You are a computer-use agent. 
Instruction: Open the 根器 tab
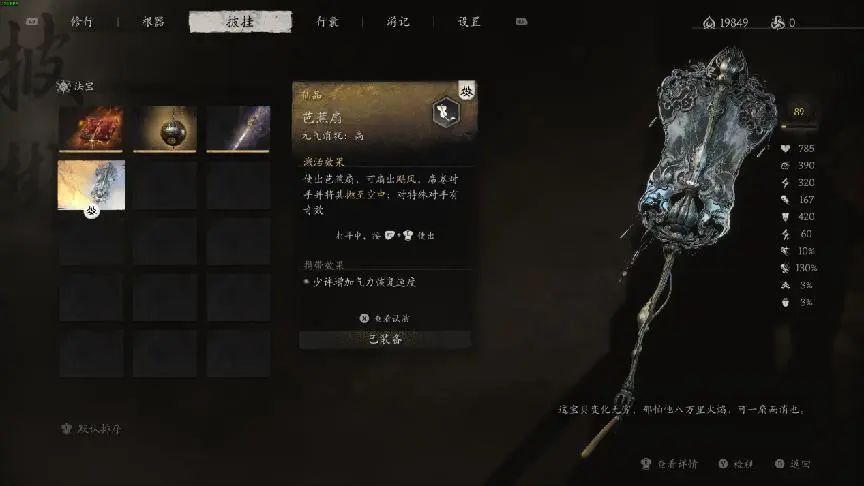coord(154,21)
